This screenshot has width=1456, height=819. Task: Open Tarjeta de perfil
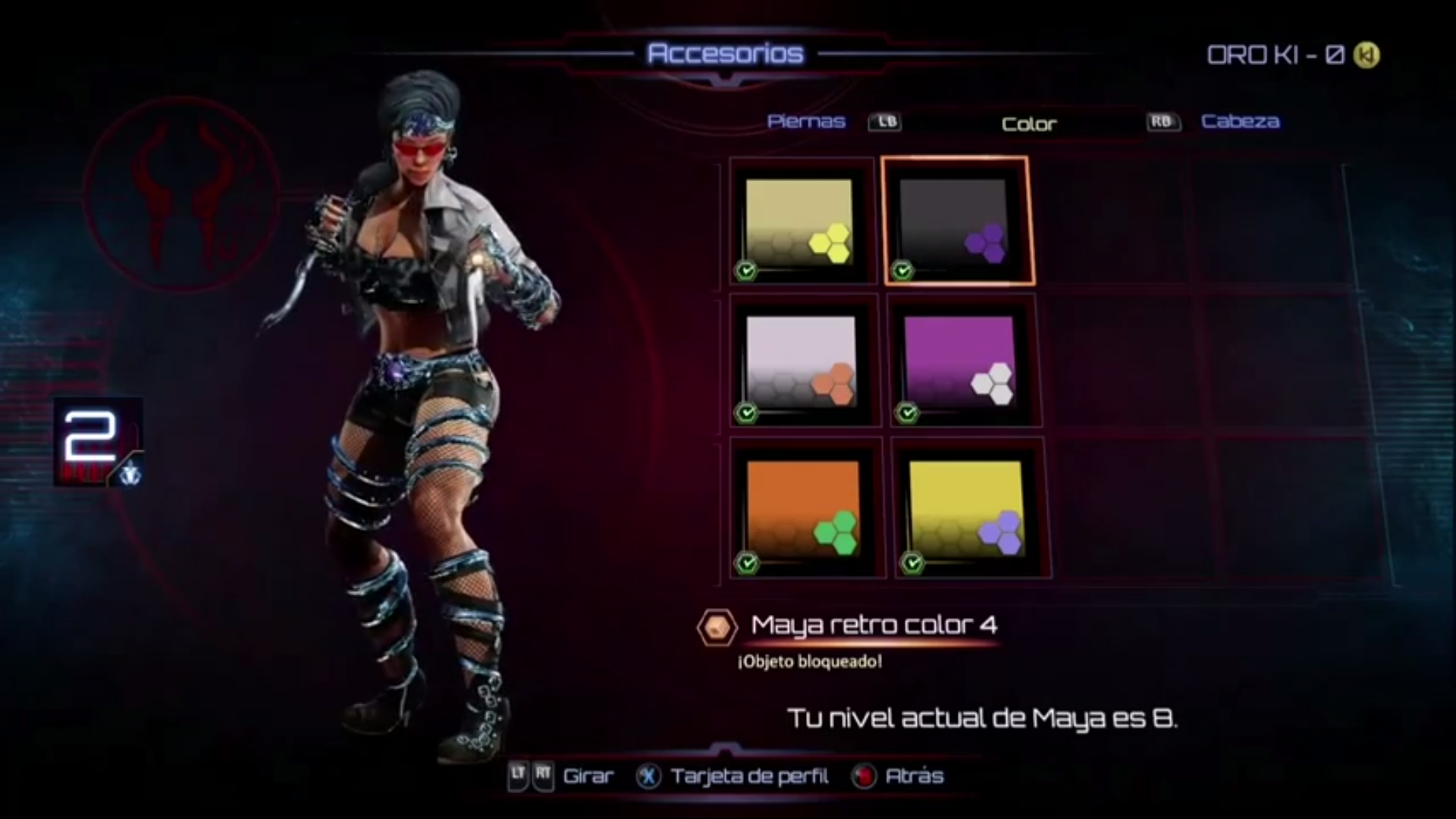[748, 776]
